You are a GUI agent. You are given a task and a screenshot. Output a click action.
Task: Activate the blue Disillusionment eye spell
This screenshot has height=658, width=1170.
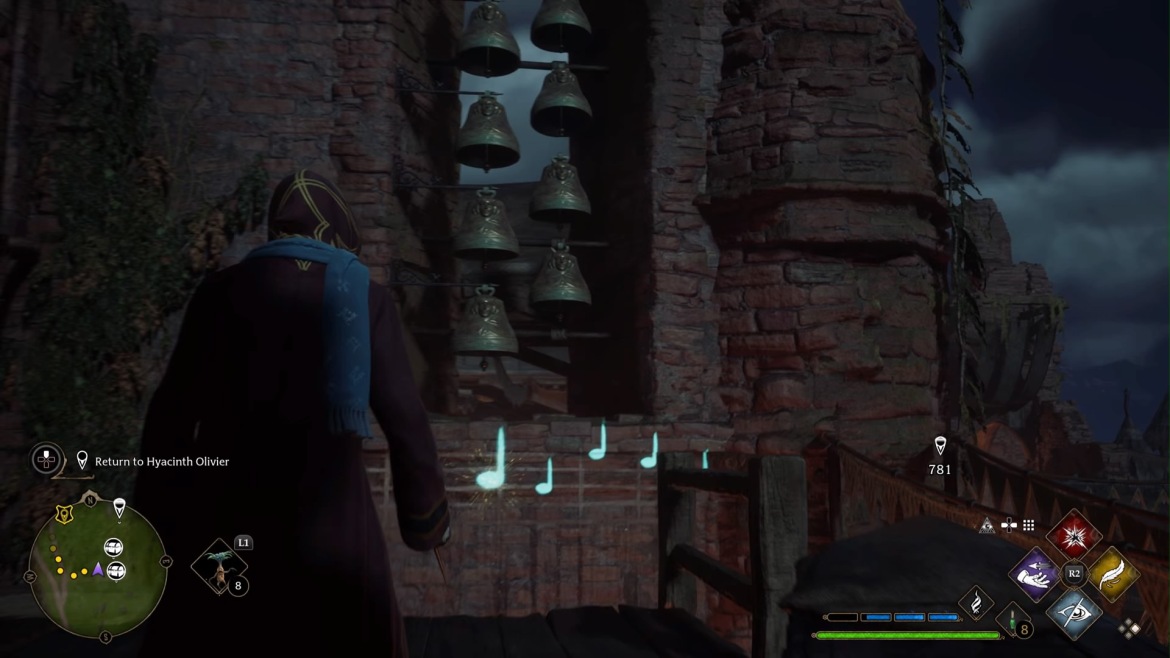pos(1073,612)
